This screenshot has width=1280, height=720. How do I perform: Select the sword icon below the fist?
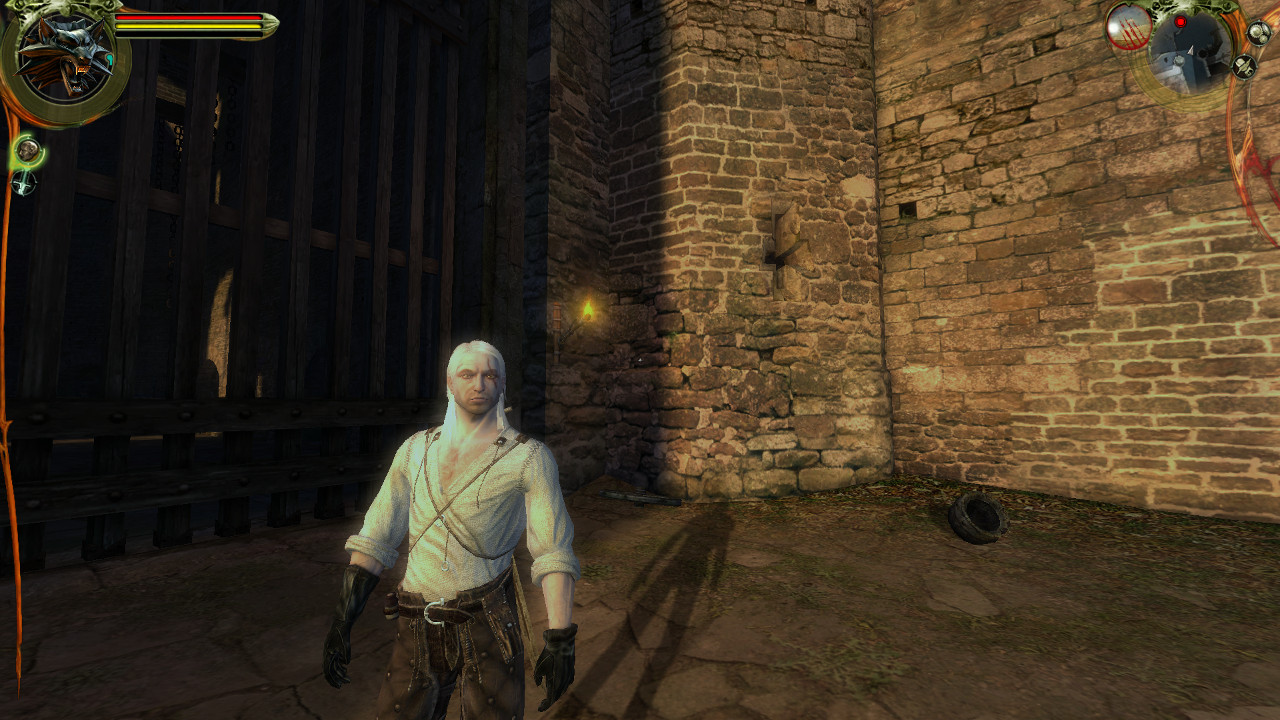coord(23,183)
